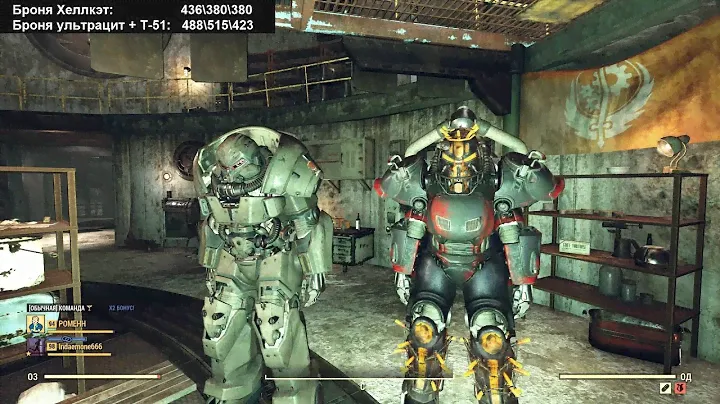Click the white pill status icon
Screen dimensions: 720x404
point(666,386)
